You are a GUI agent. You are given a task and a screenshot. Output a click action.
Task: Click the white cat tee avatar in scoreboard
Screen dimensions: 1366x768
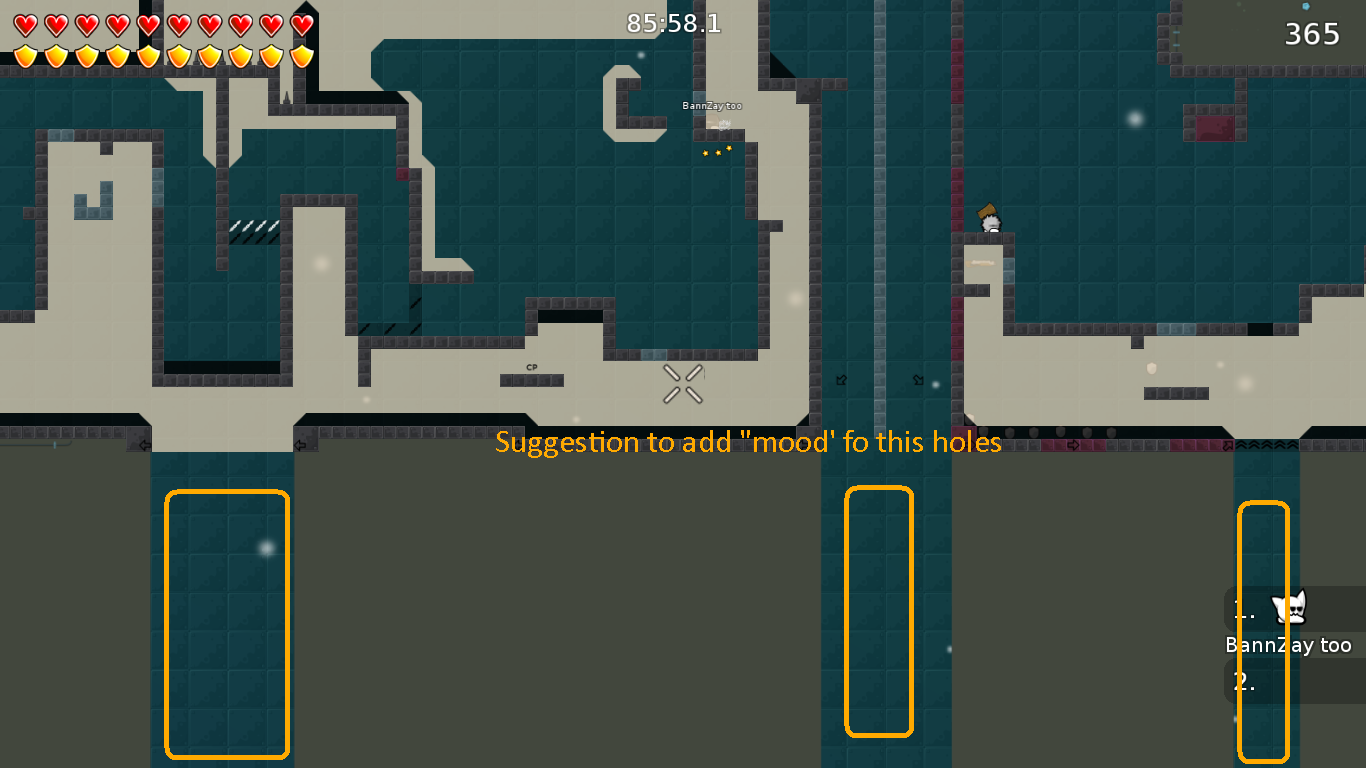point(1290,608)
